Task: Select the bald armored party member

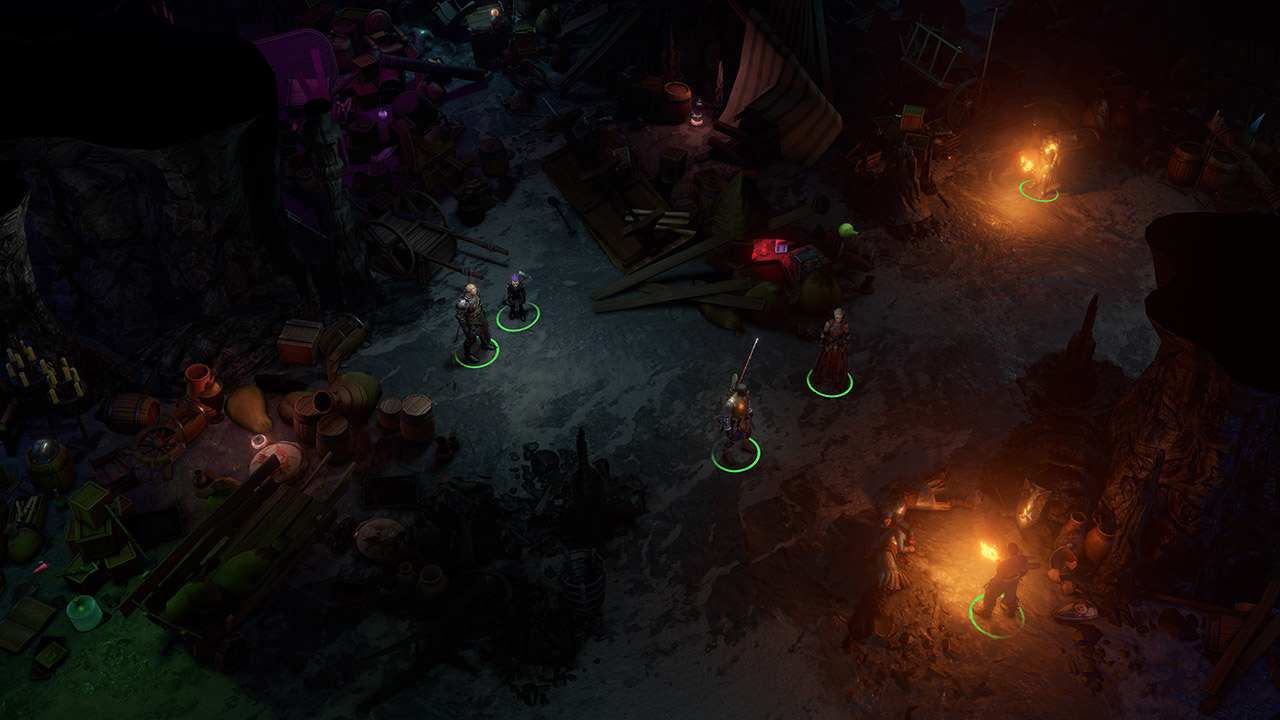Action: click(x=472, y=323)
